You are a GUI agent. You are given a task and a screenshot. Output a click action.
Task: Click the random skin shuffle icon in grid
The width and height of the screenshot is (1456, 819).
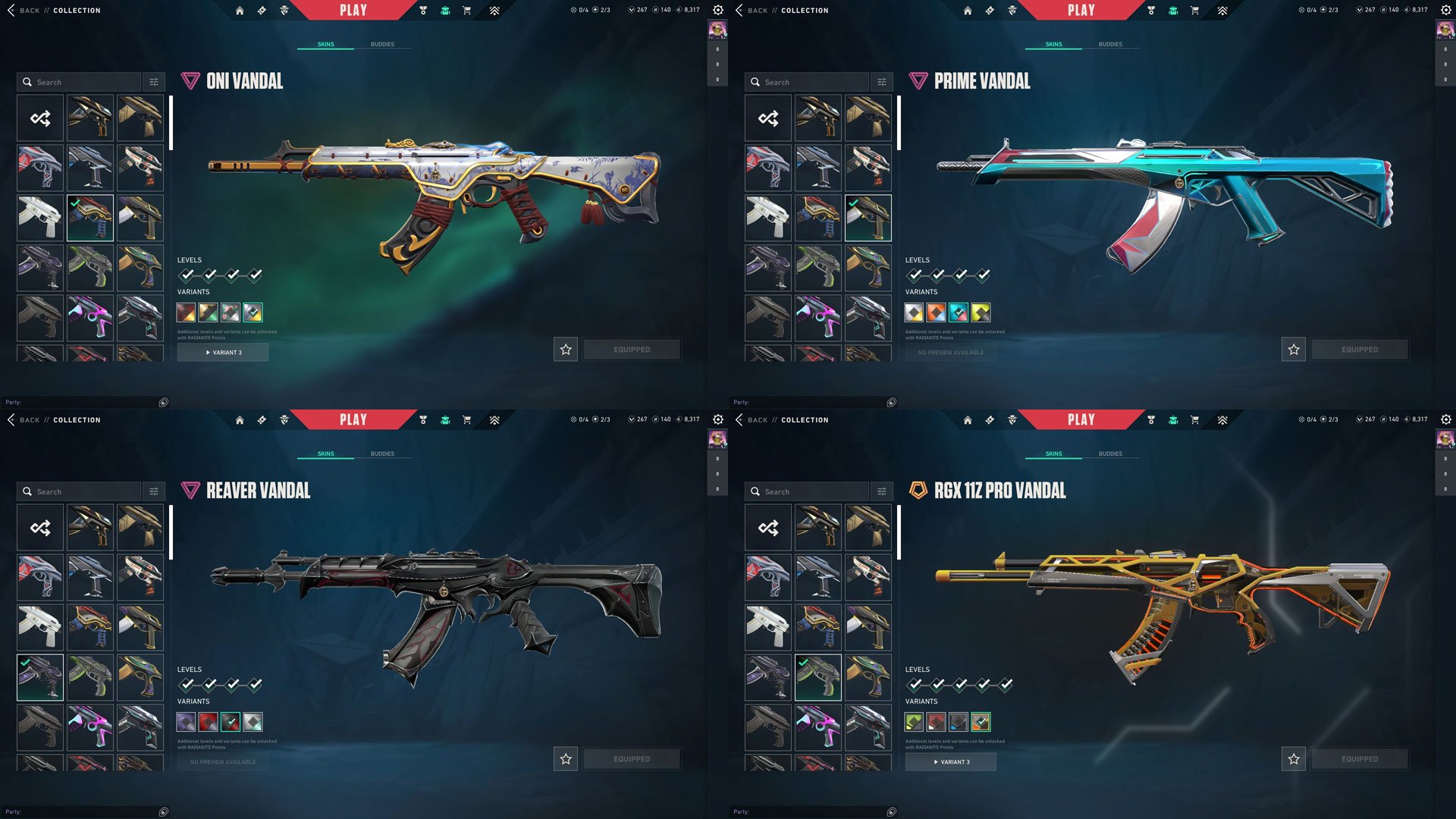[39, 118]
